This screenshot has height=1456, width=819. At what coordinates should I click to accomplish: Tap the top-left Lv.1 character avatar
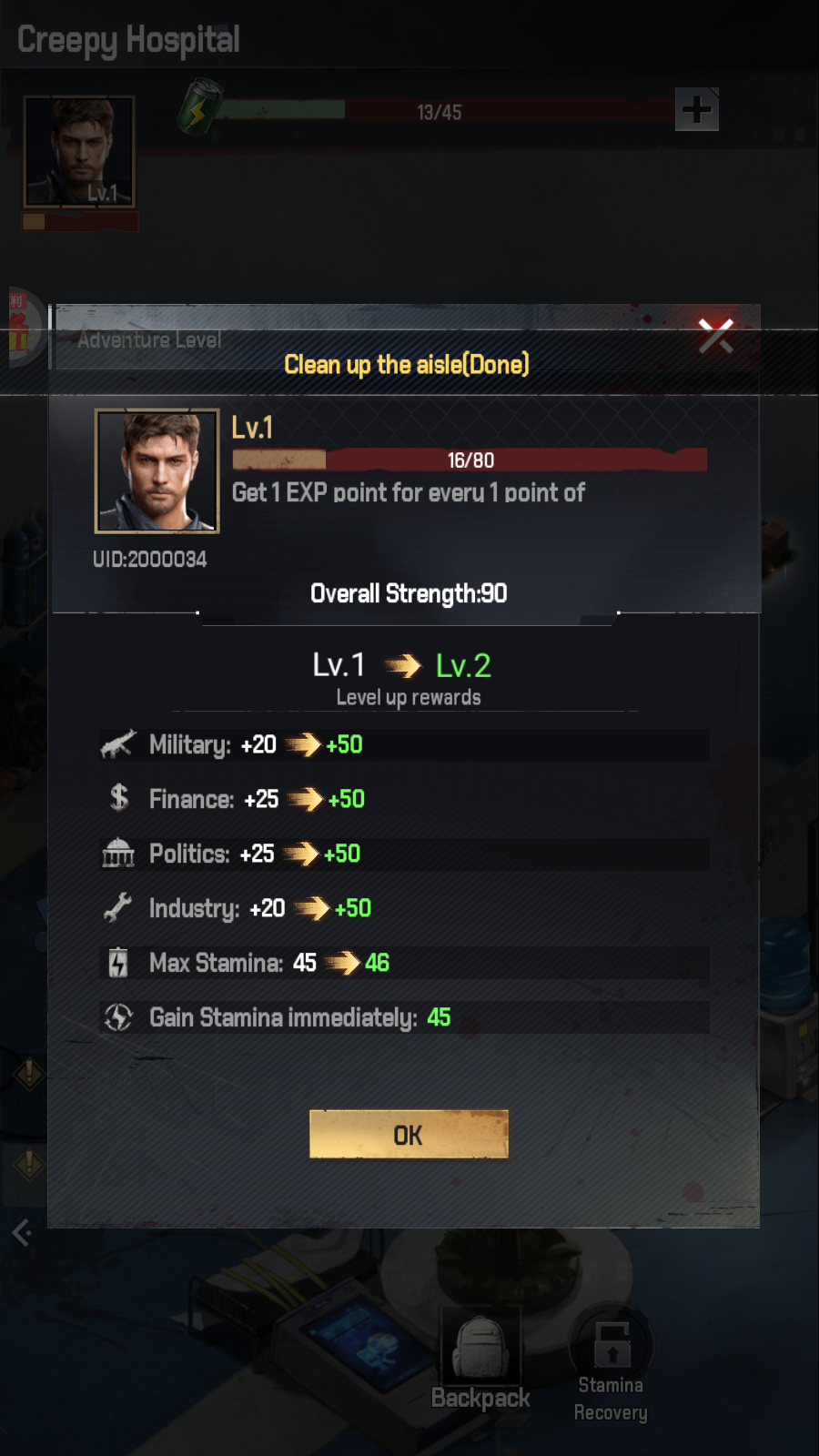pyautogui.click(x=79, y=152)
